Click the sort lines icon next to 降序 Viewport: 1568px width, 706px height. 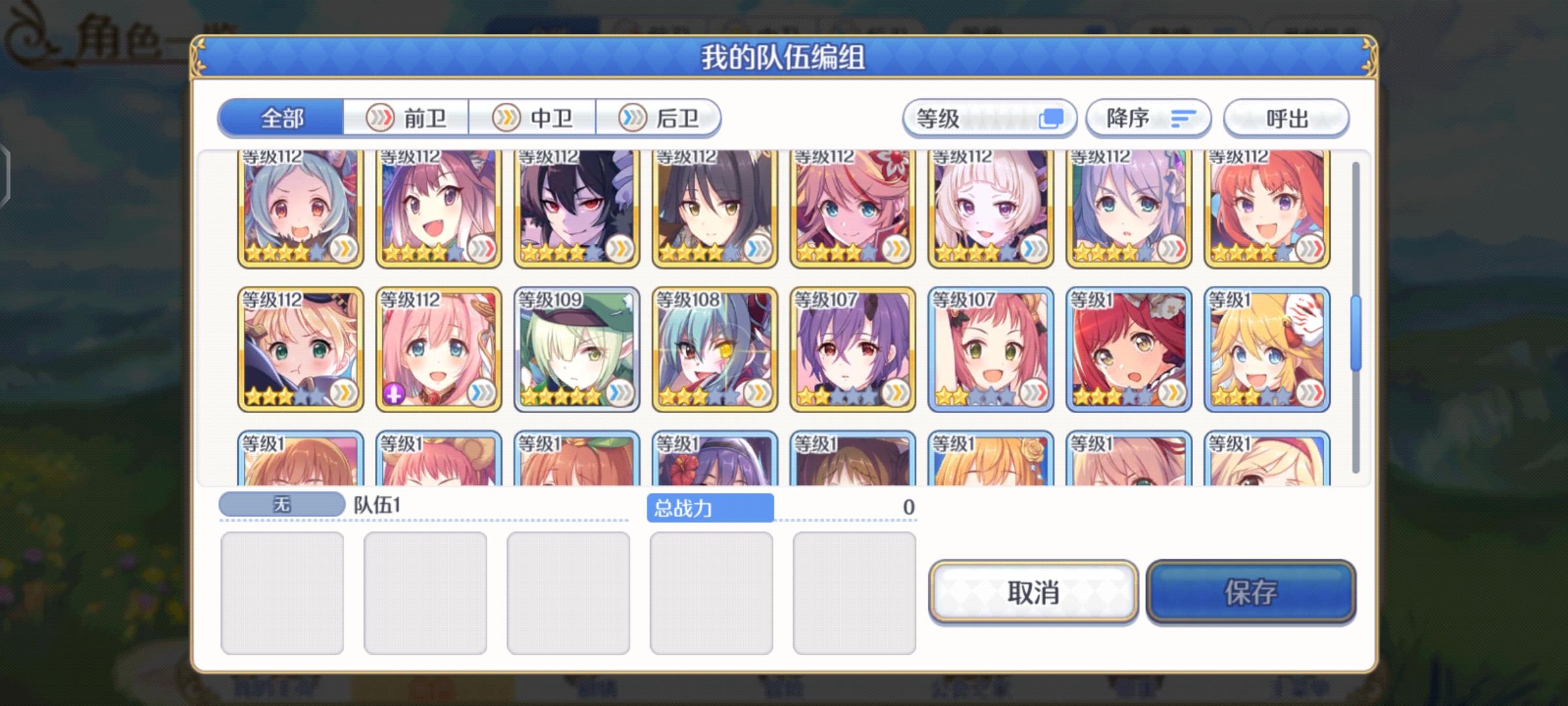click(x=1183, y=118)
